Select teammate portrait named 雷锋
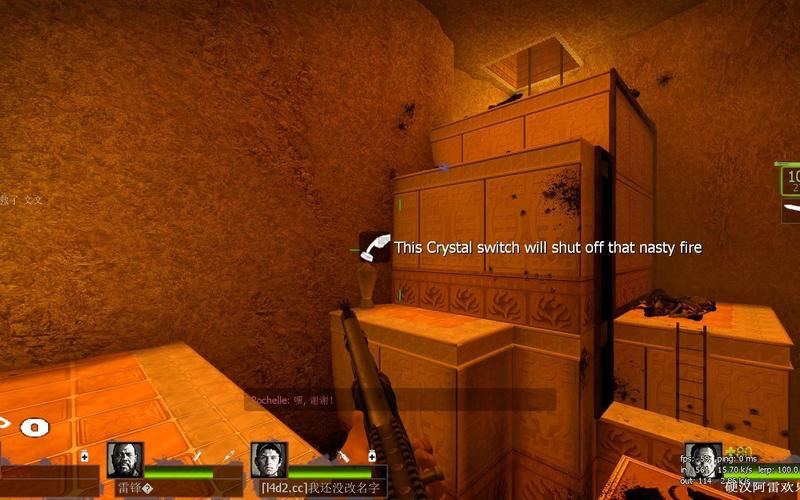This screenshot has height=500, width=800. point(125,459)
